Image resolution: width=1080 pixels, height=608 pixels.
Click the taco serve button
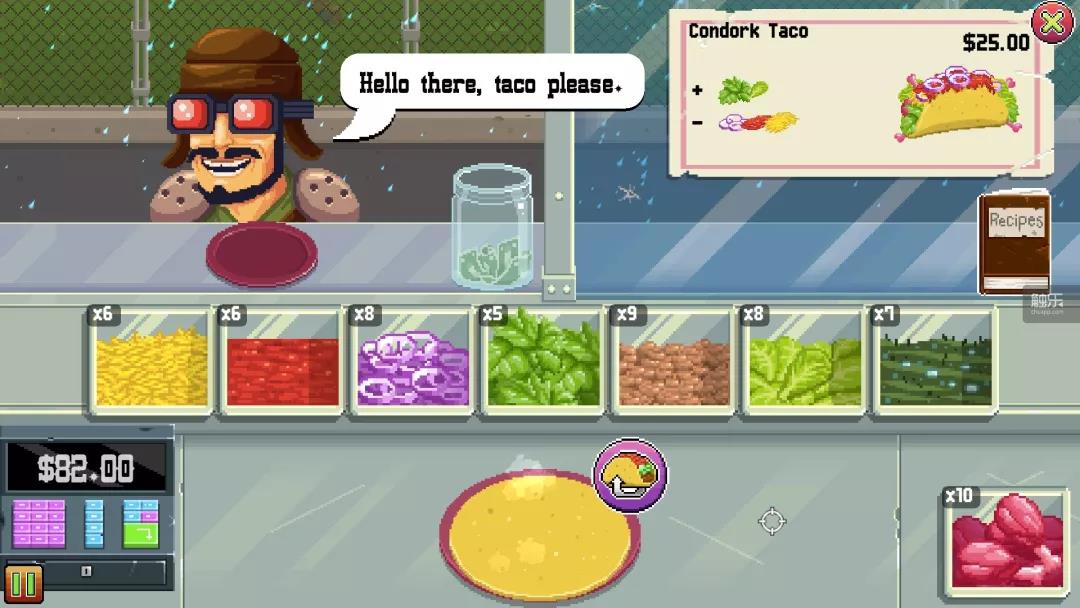point(630,474)
